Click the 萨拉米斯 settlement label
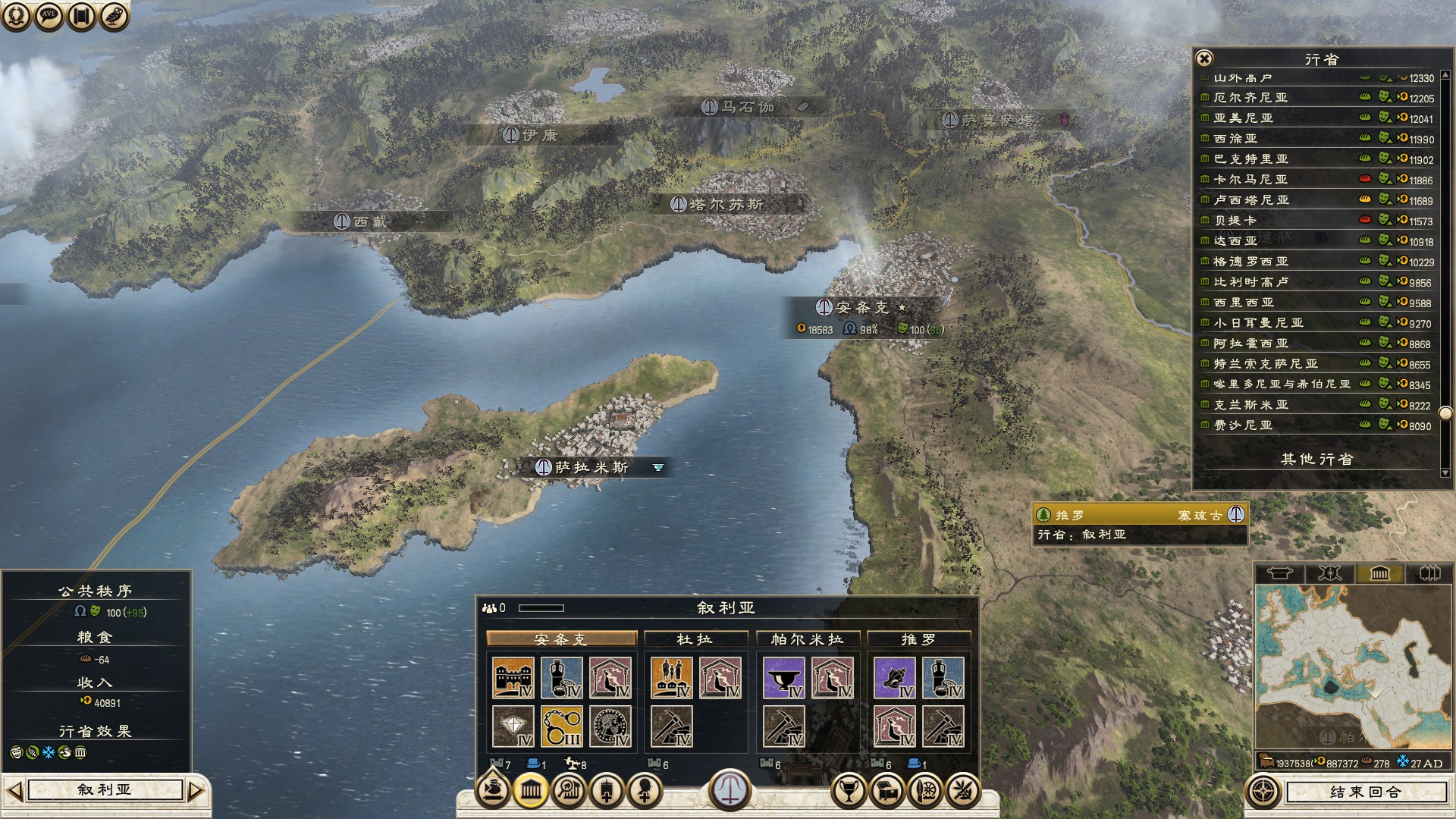 (x=591, y=468)
